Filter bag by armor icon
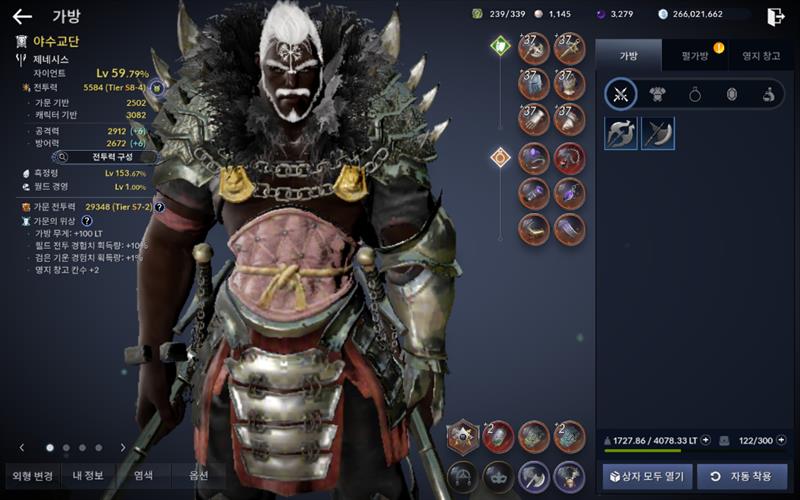800x500 pixels. coord(658,95)
